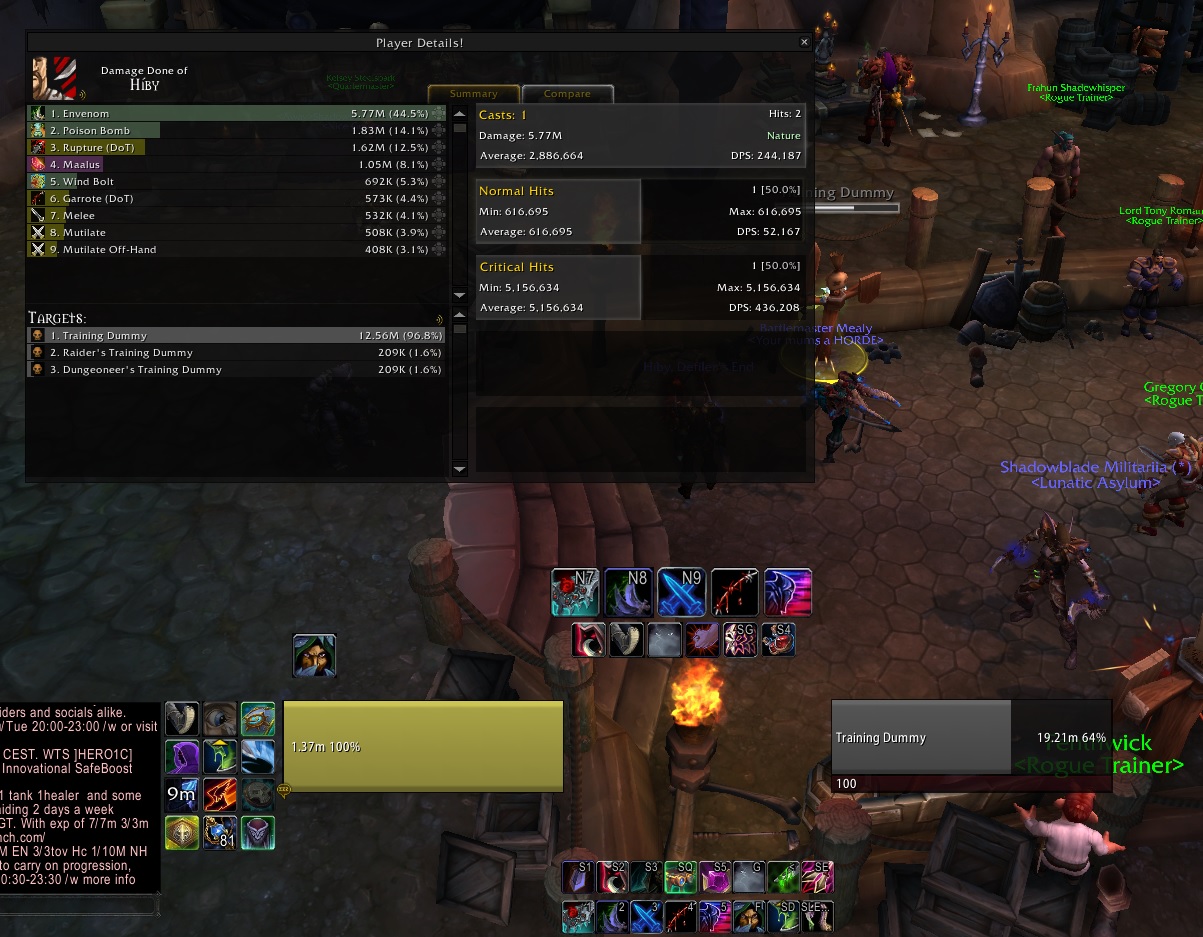
Task: Activate the purple gem ability S5
Action: point(716,877)
